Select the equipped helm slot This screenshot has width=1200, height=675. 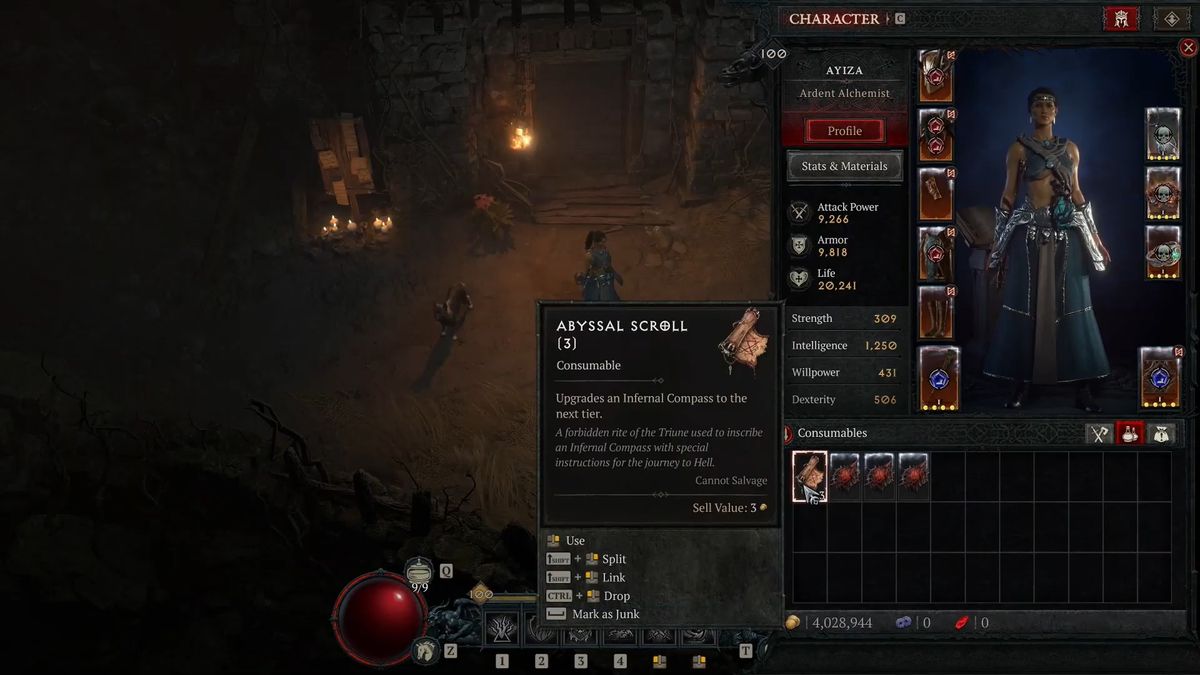pyautogui.click(x=936, y=76)
